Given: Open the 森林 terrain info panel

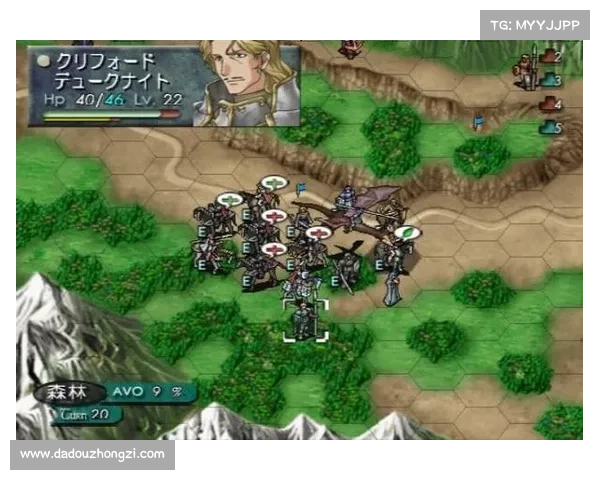Looking at the screenshot, I should pos(65,391).
